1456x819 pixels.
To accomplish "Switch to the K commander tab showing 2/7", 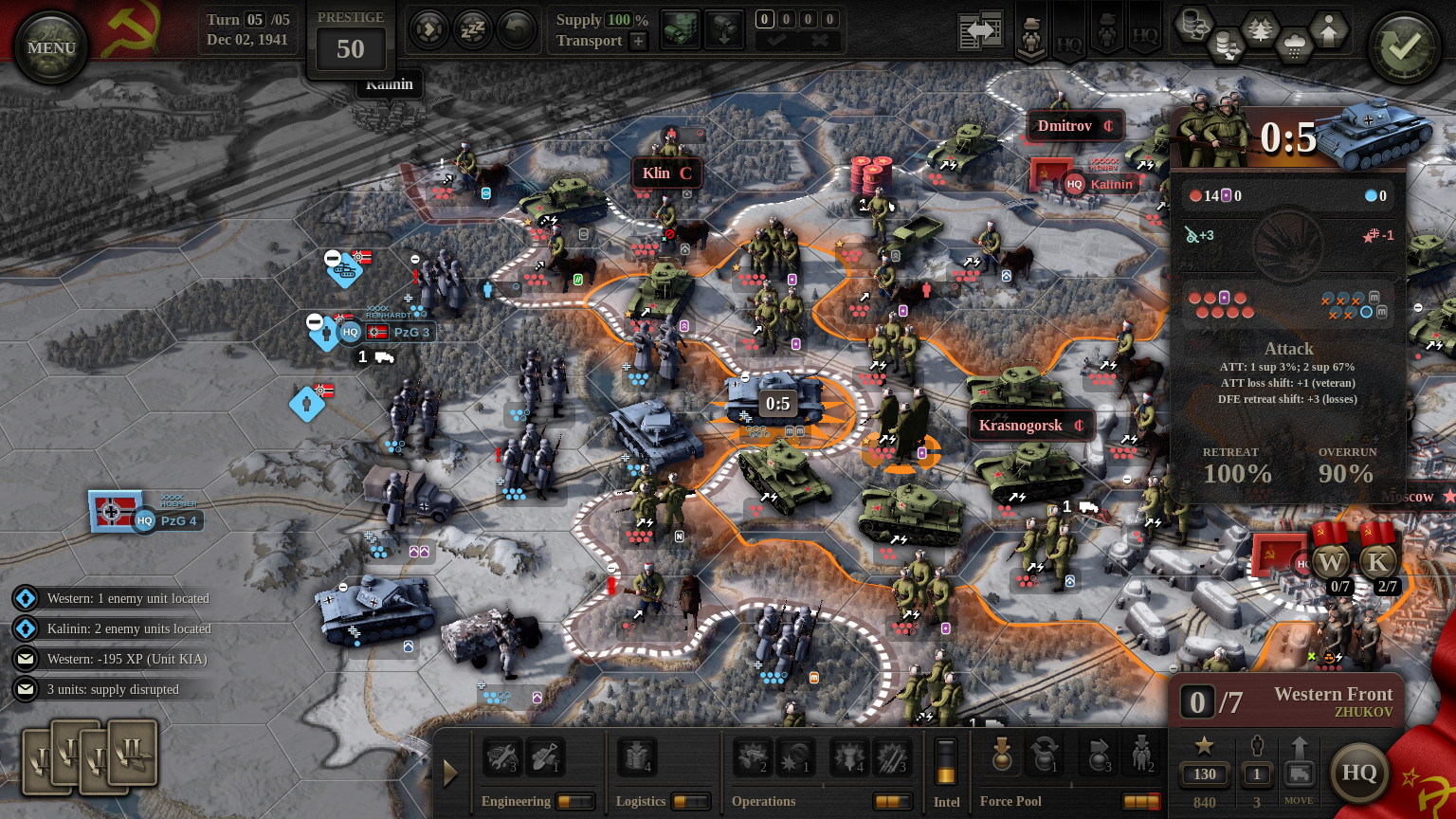I will [1377, 562].
